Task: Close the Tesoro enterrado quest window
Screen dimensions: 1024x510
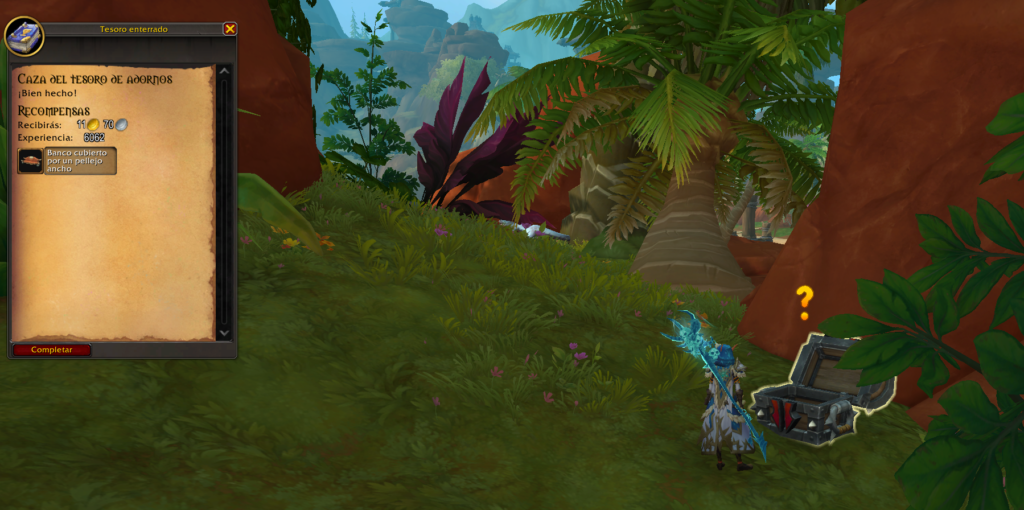Action: pos(230,29)
